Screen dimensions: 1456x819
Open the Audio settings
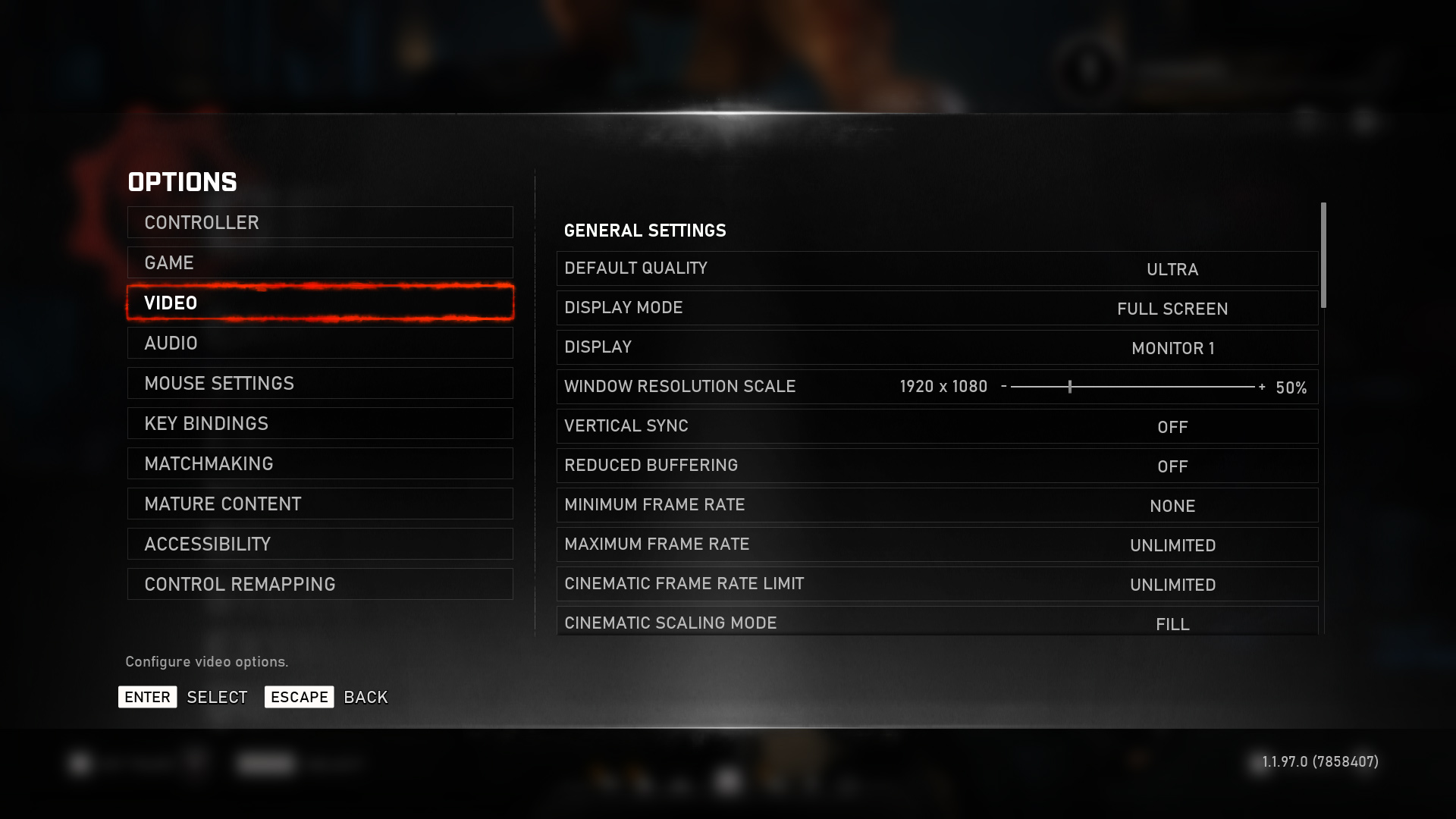click(320, 343)
